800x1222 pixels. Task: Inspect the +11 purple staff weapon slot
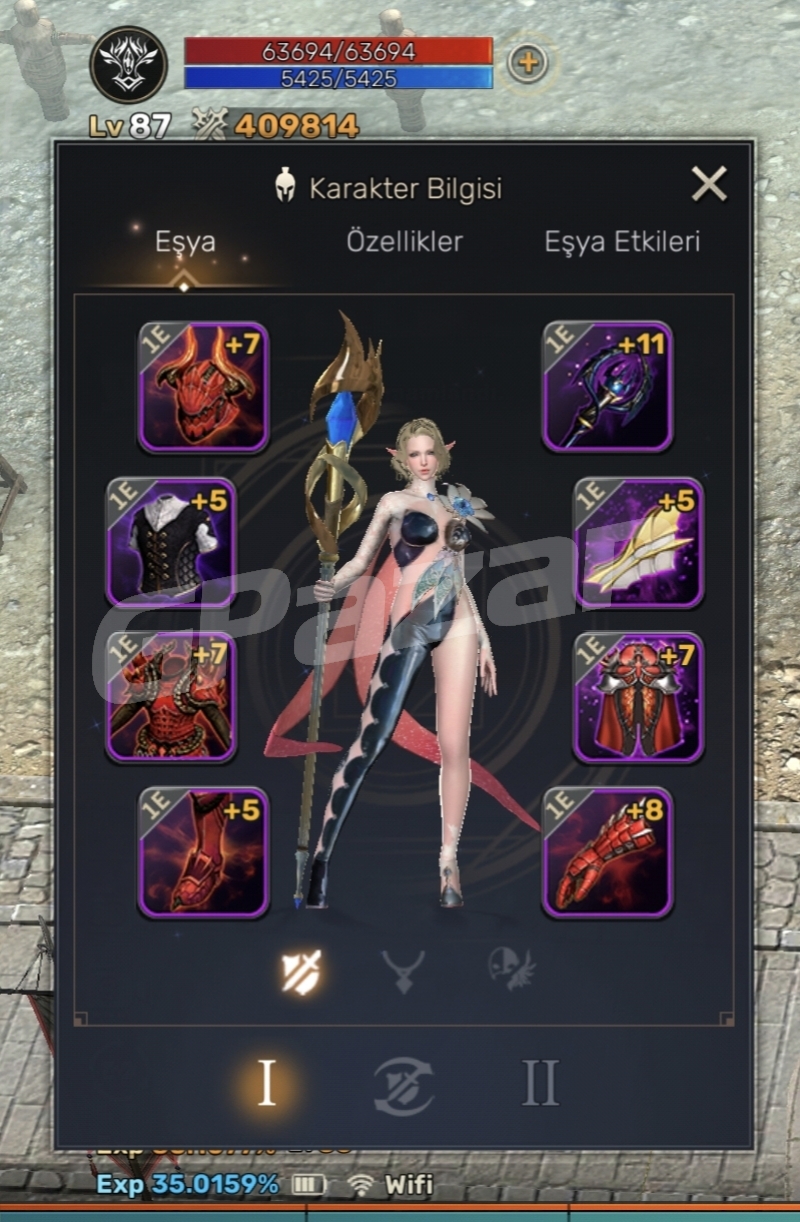607,387
